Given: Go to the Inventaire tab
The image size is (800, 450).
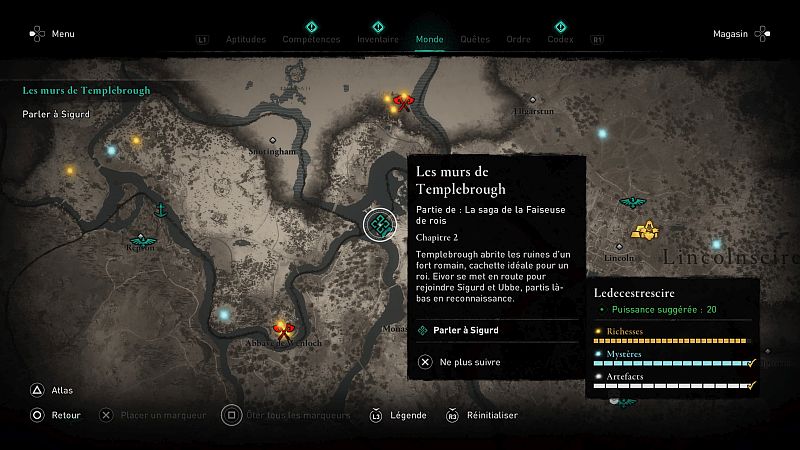Looking at the screenshot, I should 377,39.
